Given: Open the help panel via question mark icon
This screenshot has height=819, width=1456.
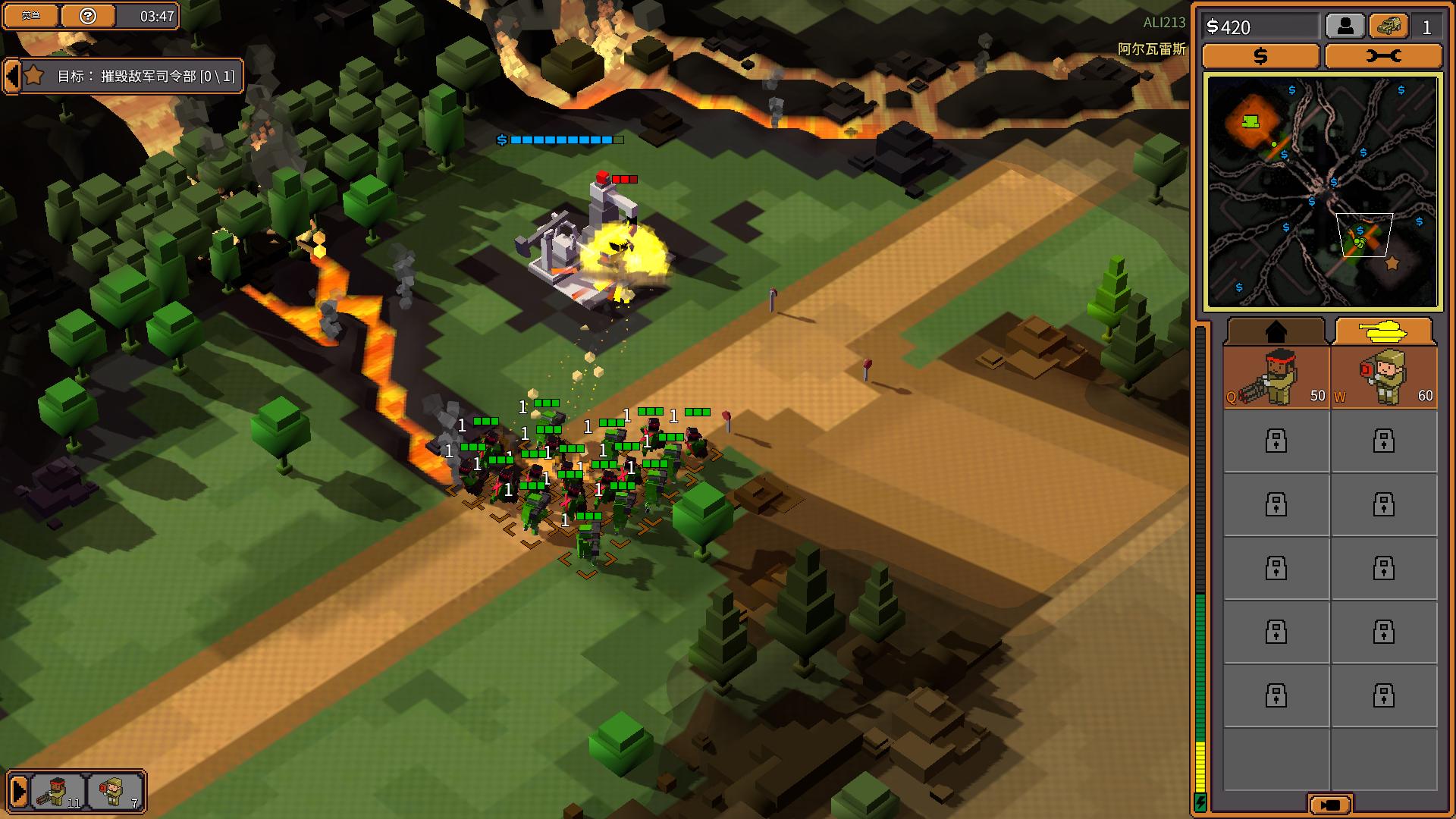Looking at the screenshot, I should (88, 16).
